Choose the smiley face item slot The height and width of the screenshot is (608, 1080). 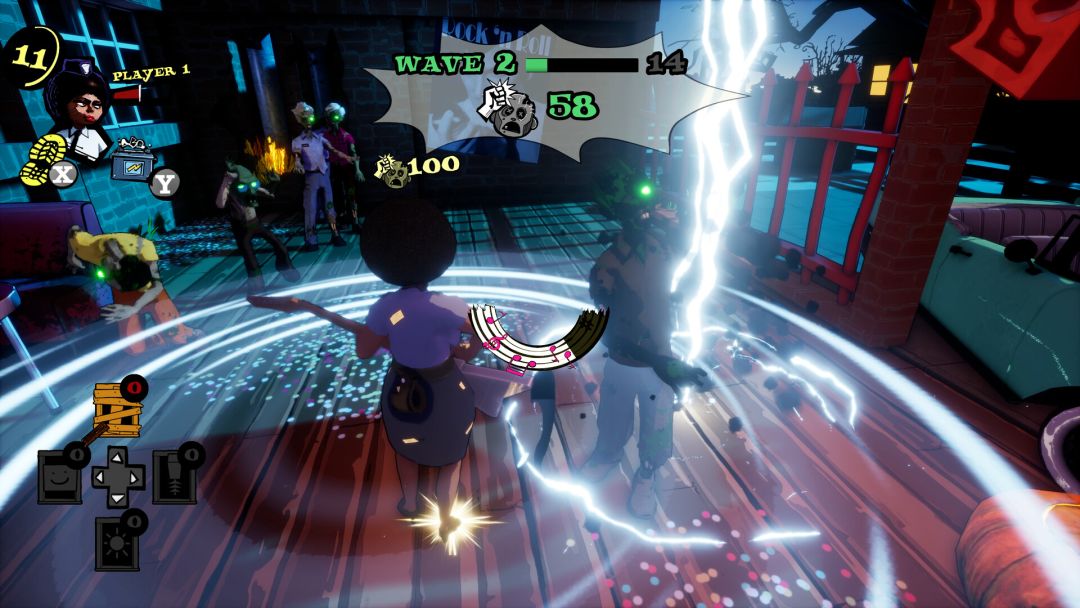click(61, 475)
